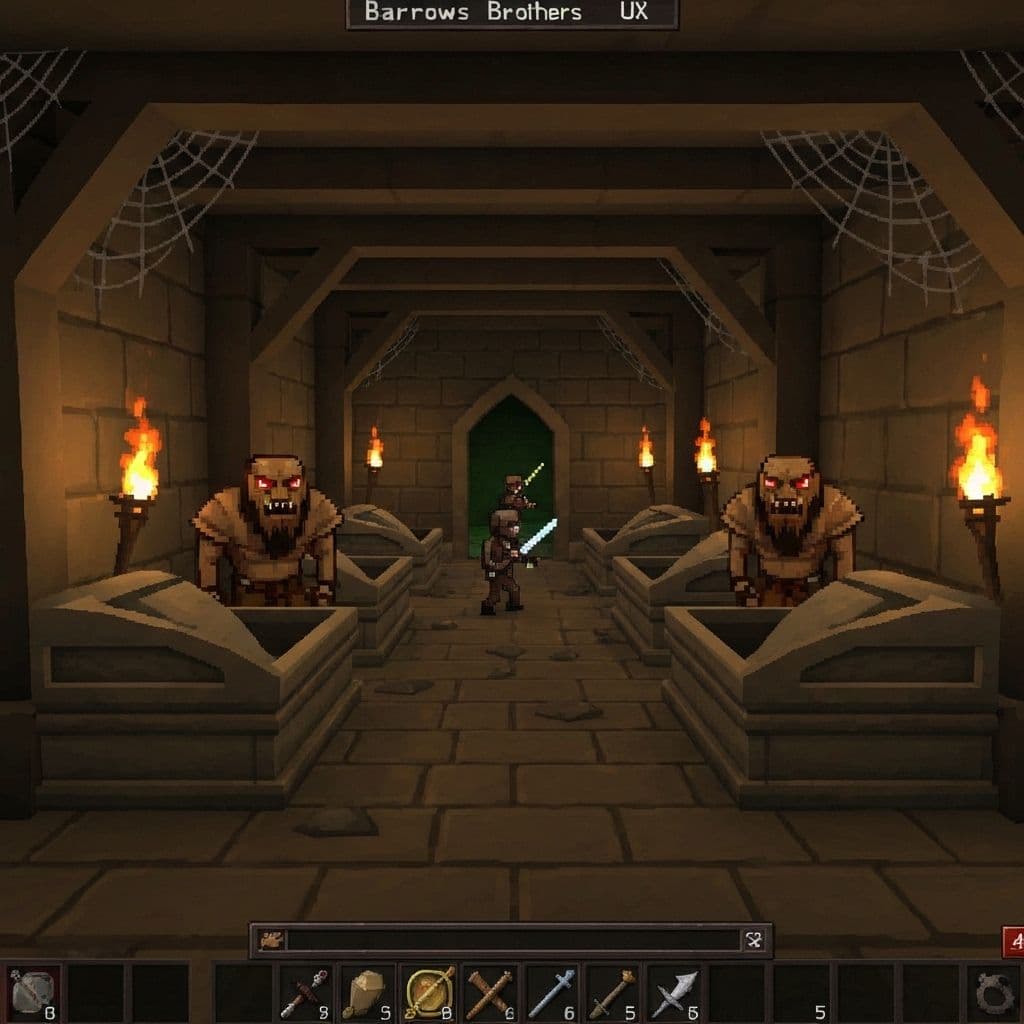
Task: Click the red button at the right edge
Action: [1012, 942]
